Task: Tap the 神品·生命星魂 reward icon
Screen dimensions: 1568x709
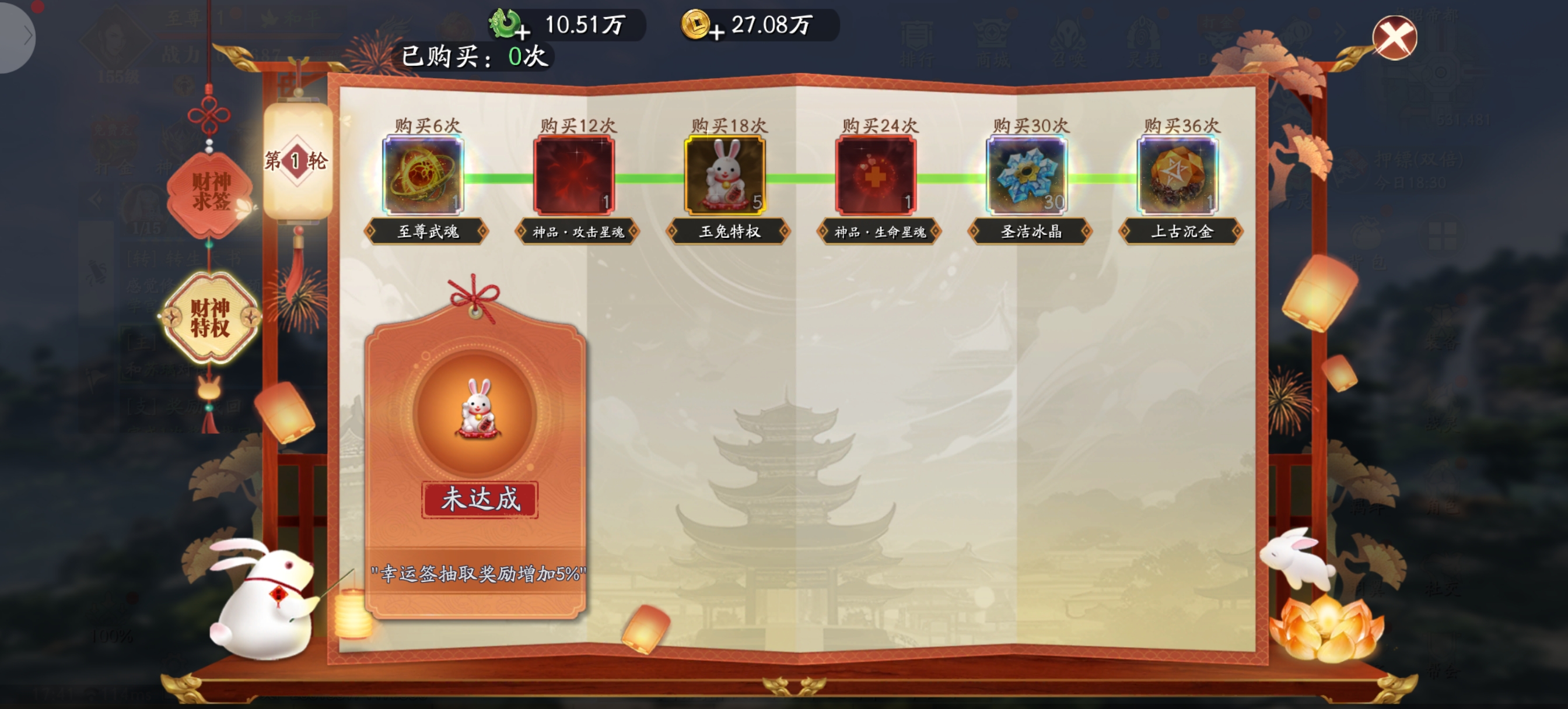Action: pyautogui.click(x=876, y=176)
